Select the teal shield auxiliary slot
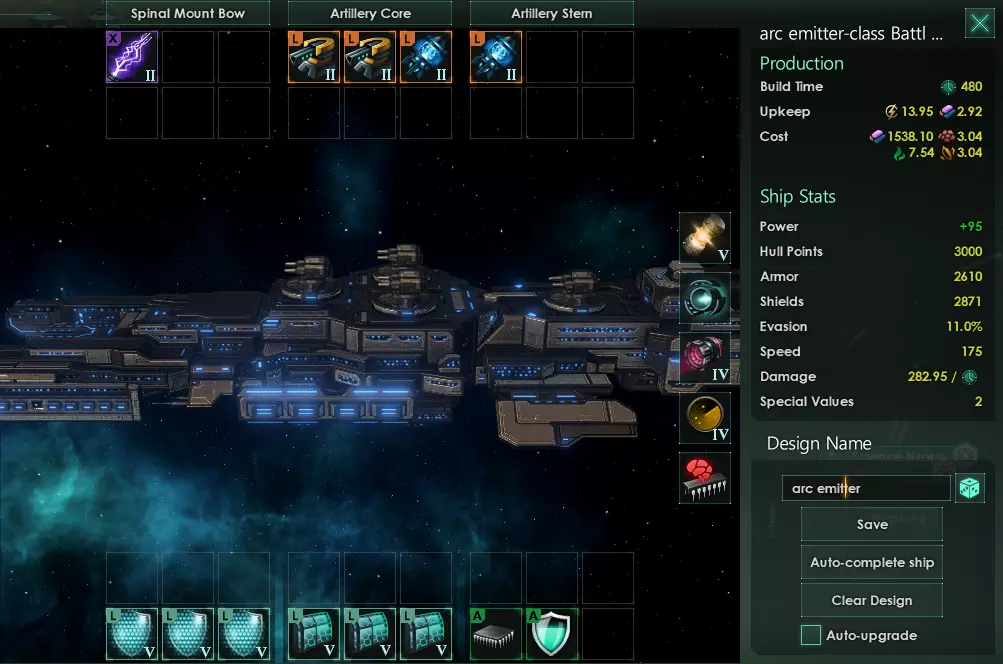Viewport: 1003px width, 664px height. (x=552, y=634)
